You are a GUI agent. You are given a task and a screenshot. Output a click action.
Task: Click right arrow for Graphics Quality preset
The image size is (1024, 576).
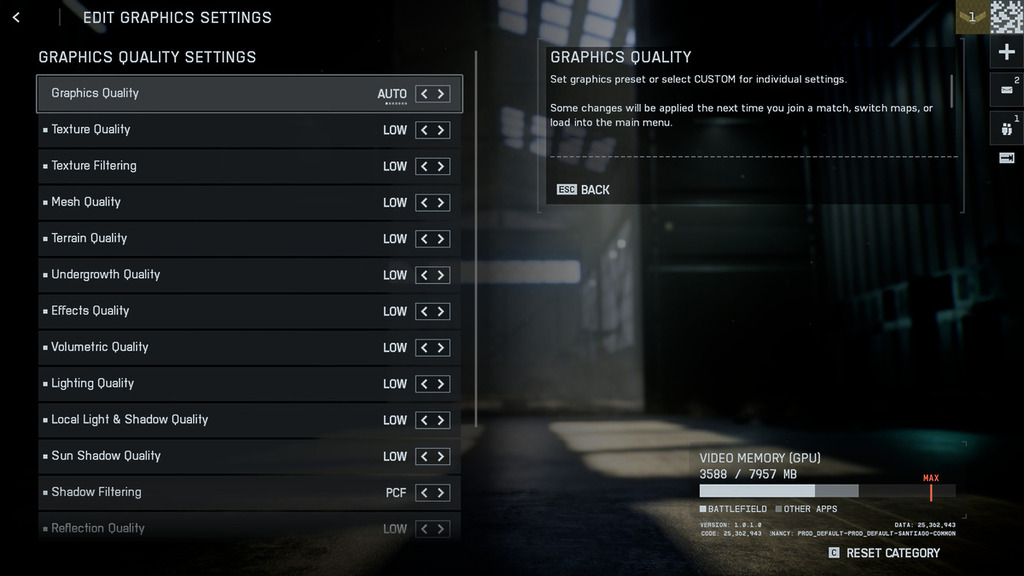[441, 94]
